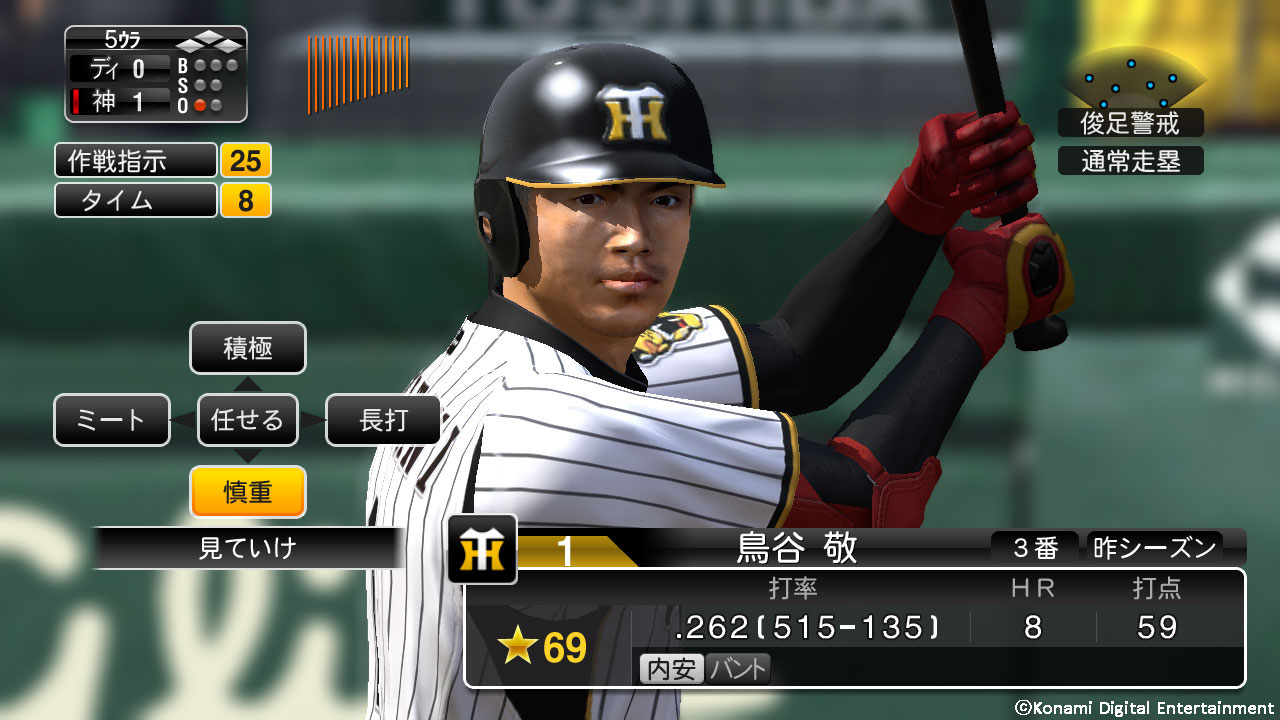This screenshot has width=1280, height=720.
Task: Switch the 昨シーズン stats tab
Action: click(x=1154, y=548)
